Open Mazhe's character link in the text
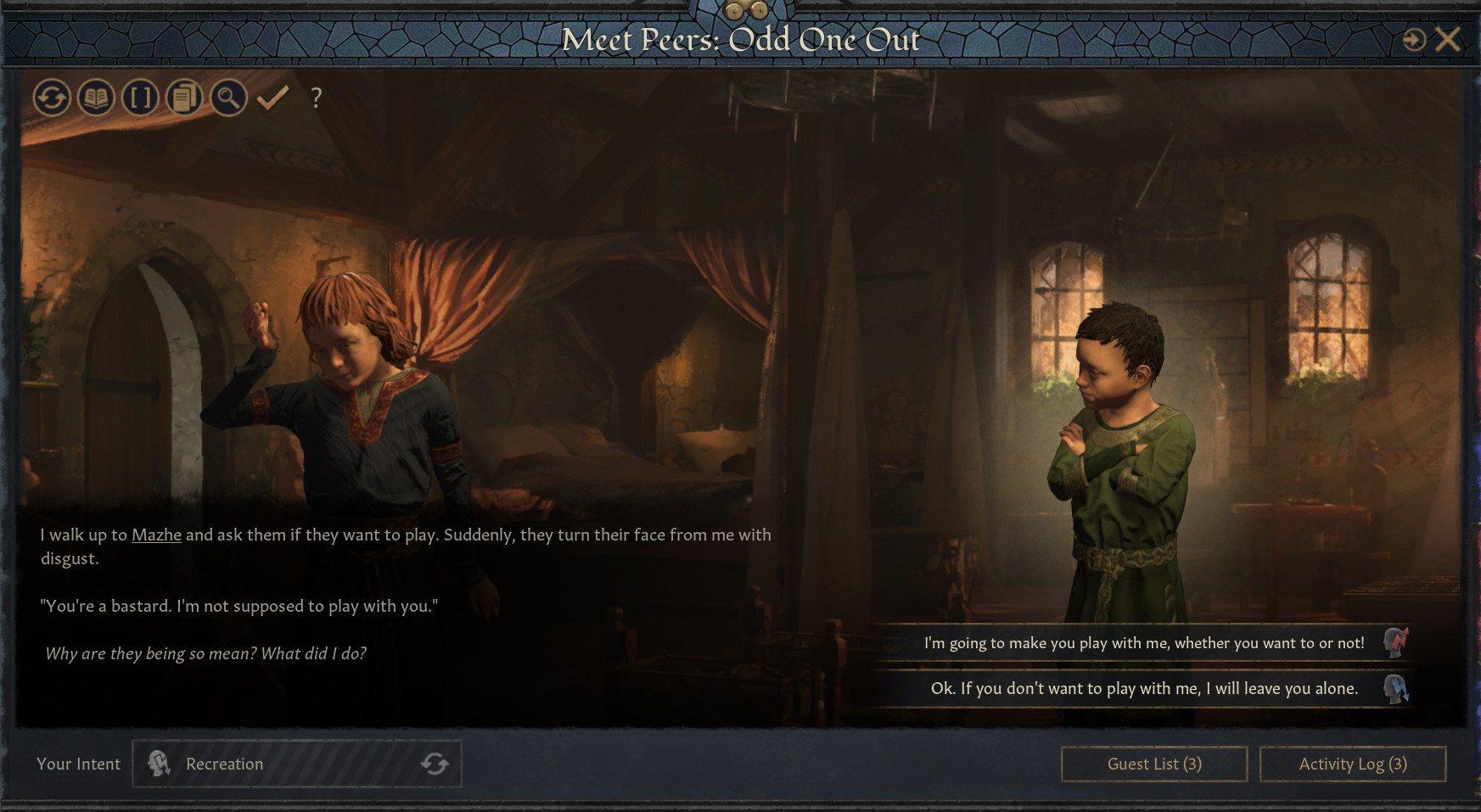The height and width of the screenshot is (812, 1481). coord(156,535)
